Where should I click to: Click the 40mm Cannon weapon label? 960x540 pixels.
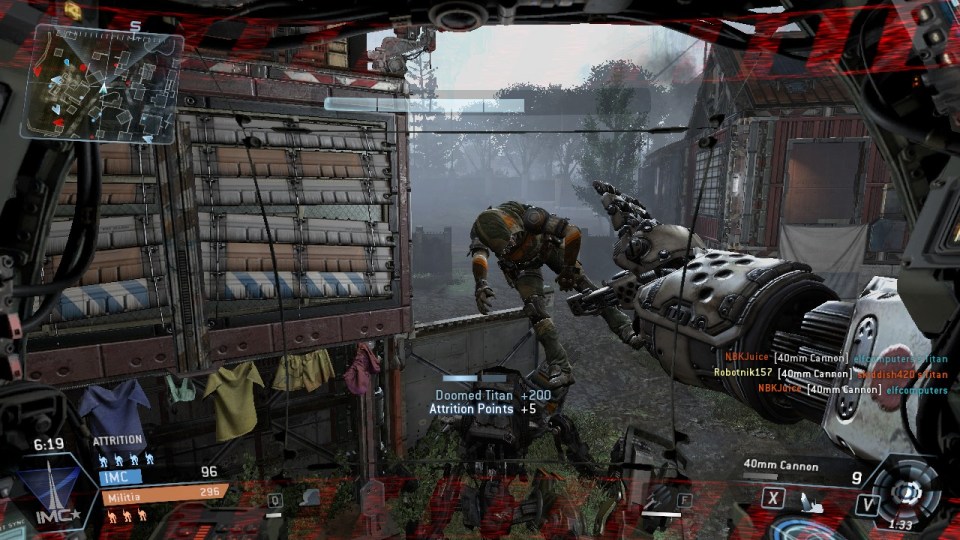click(x=780, y=466)
